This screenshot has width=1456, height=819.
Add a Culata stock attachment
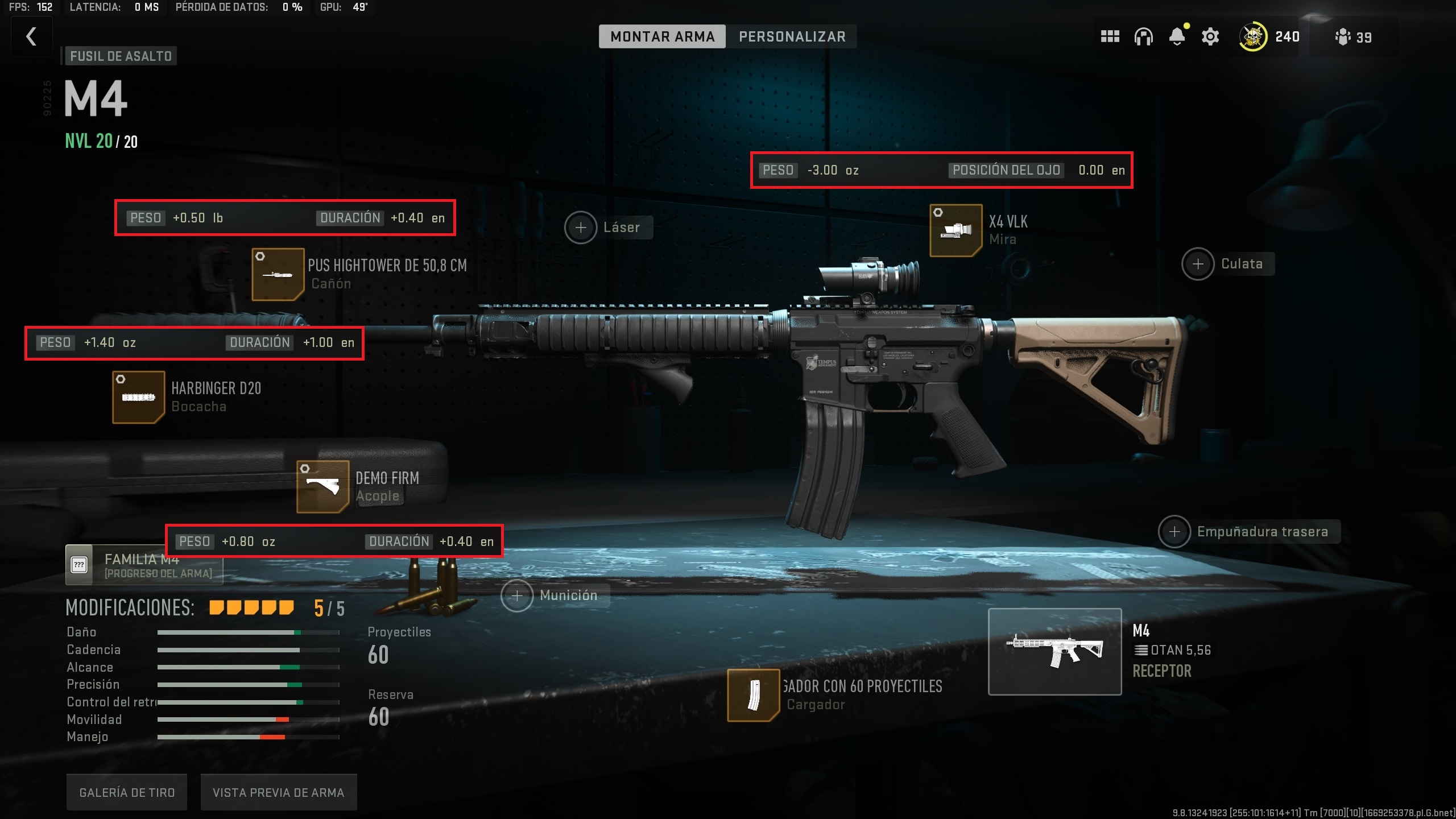pyautogui.click(x=1198, y=263)
